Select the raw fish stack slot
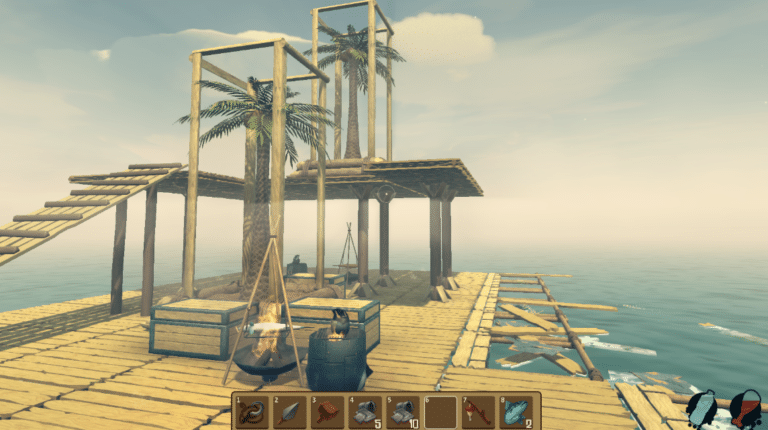Viewport: 768px width, 430px height. click(516, 412)
